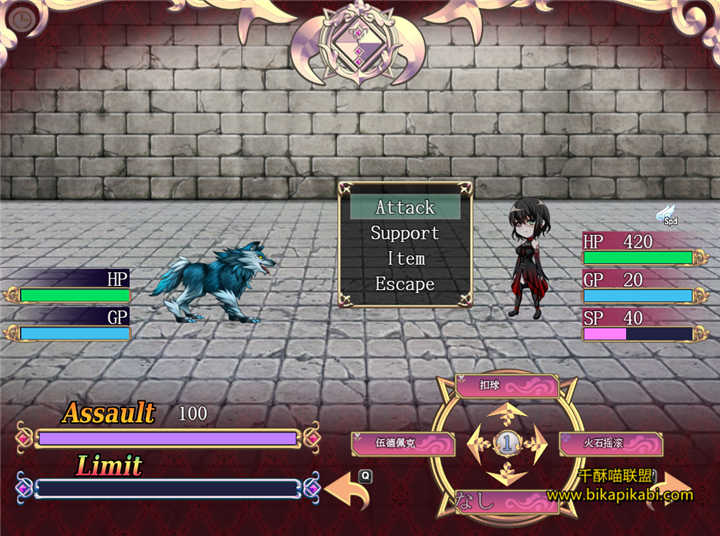Image resolution: width=720 pixels, height=536 pixels.
Task: Select the 扣球 skill on the wheel
Action: coord(507,386)
